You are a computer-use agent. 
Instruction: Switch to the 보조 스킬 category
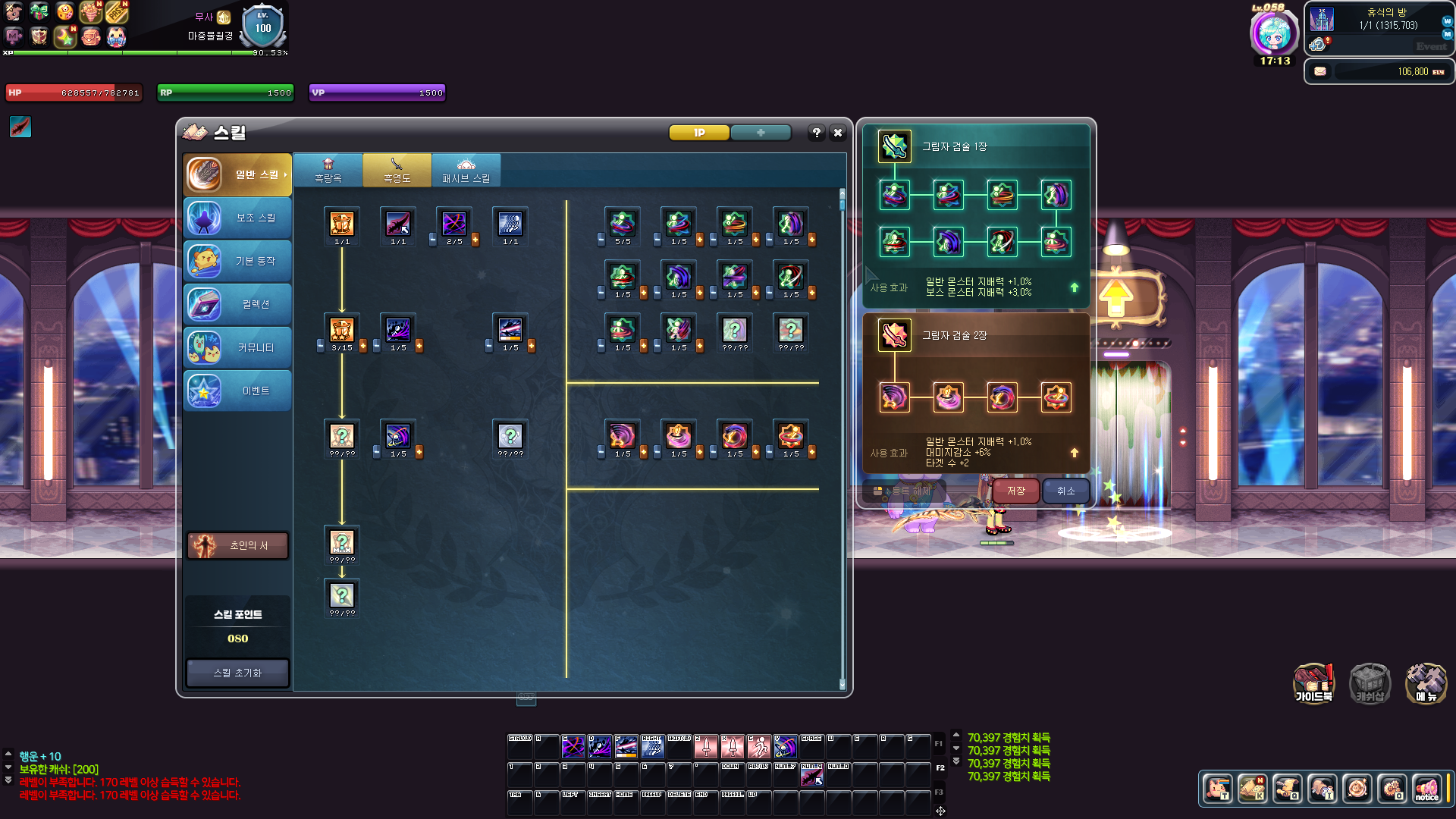pyautogui.click(x=237, y=218)
